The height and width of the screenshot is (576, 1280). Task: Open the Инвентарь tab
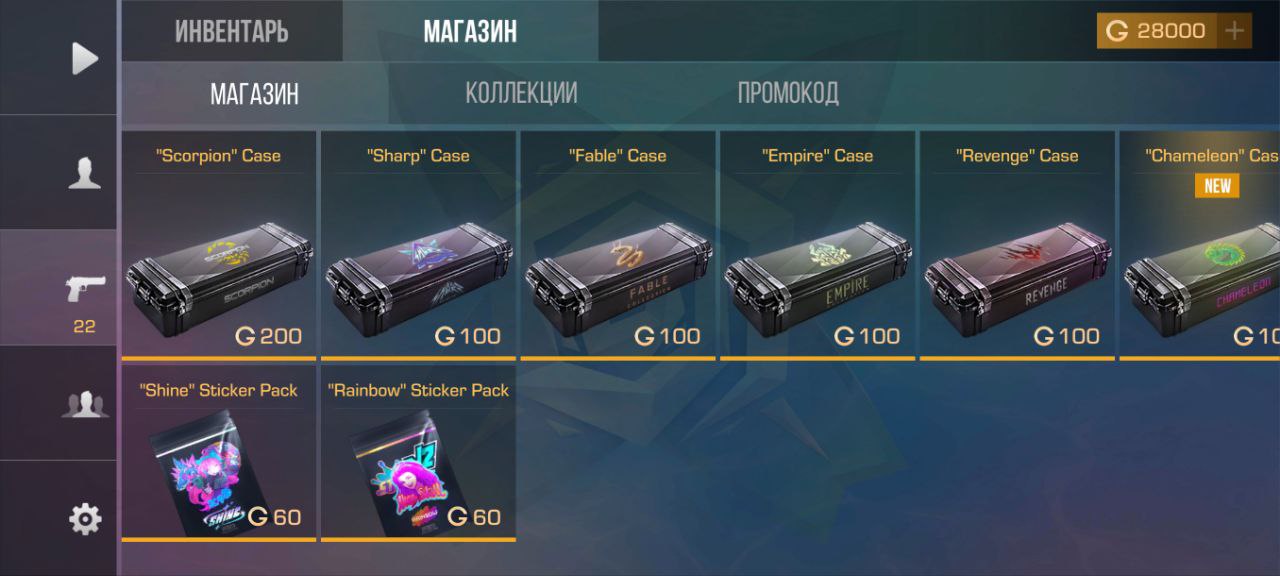[231, 31]
